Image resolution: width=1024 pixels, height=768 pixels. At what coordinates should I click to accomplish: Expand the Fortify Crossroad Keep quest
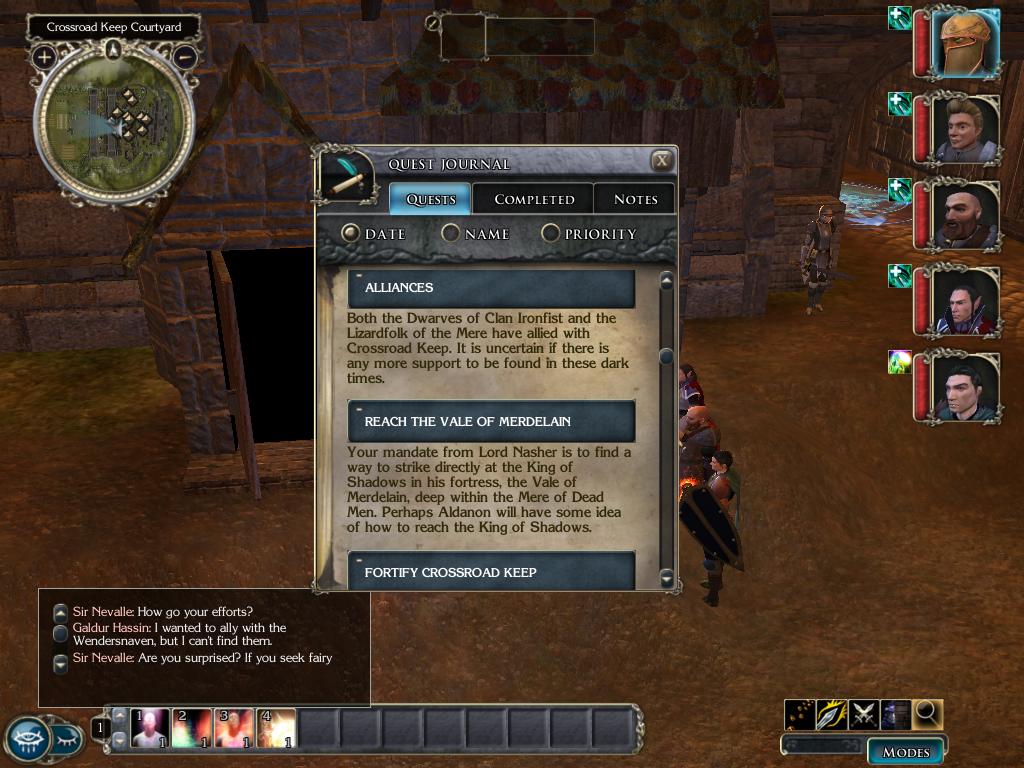[x=491, y=572]
